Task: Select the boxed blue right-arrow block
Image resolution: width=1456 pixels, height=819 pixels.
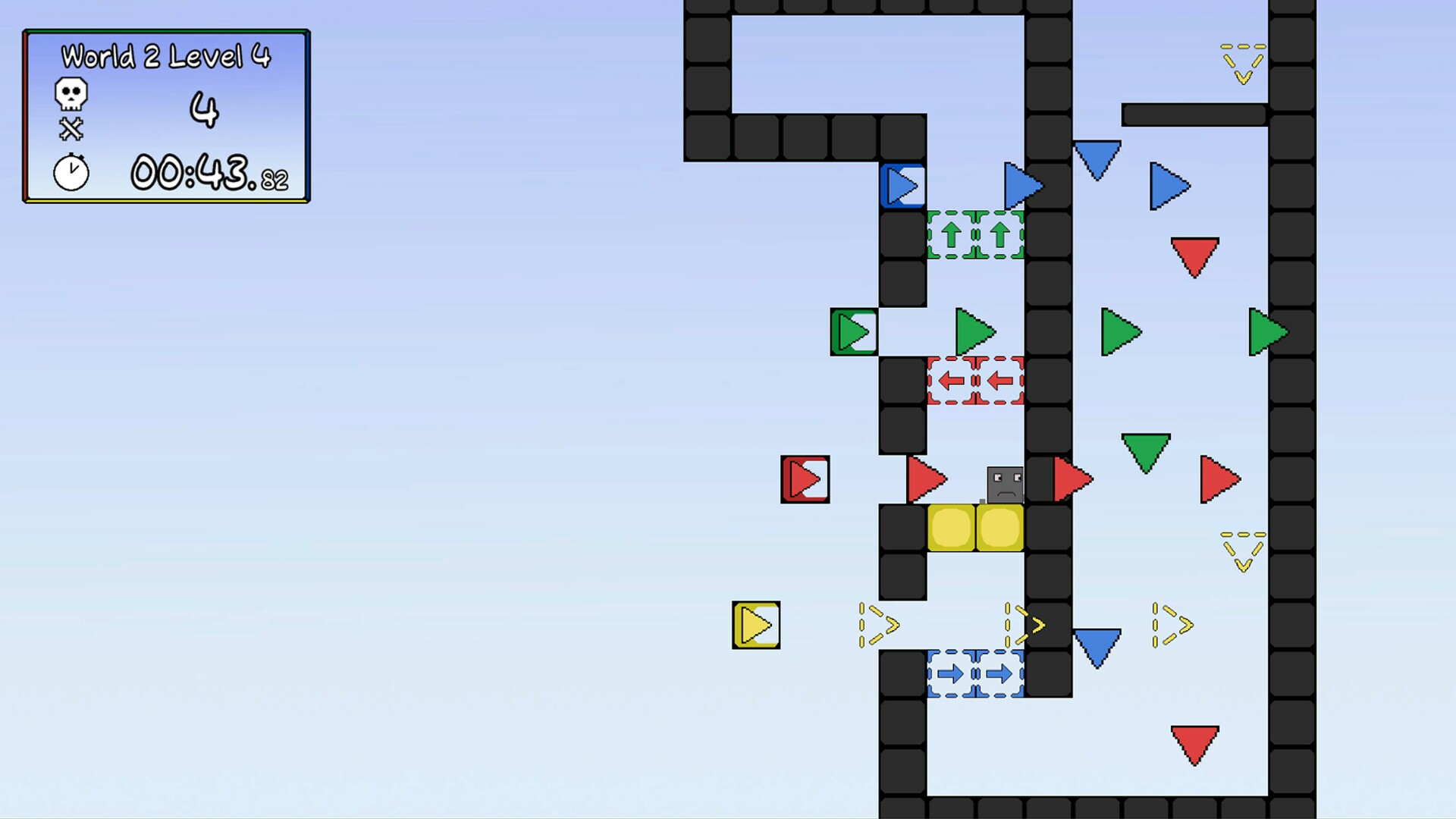Action: [x=902, y=184]
